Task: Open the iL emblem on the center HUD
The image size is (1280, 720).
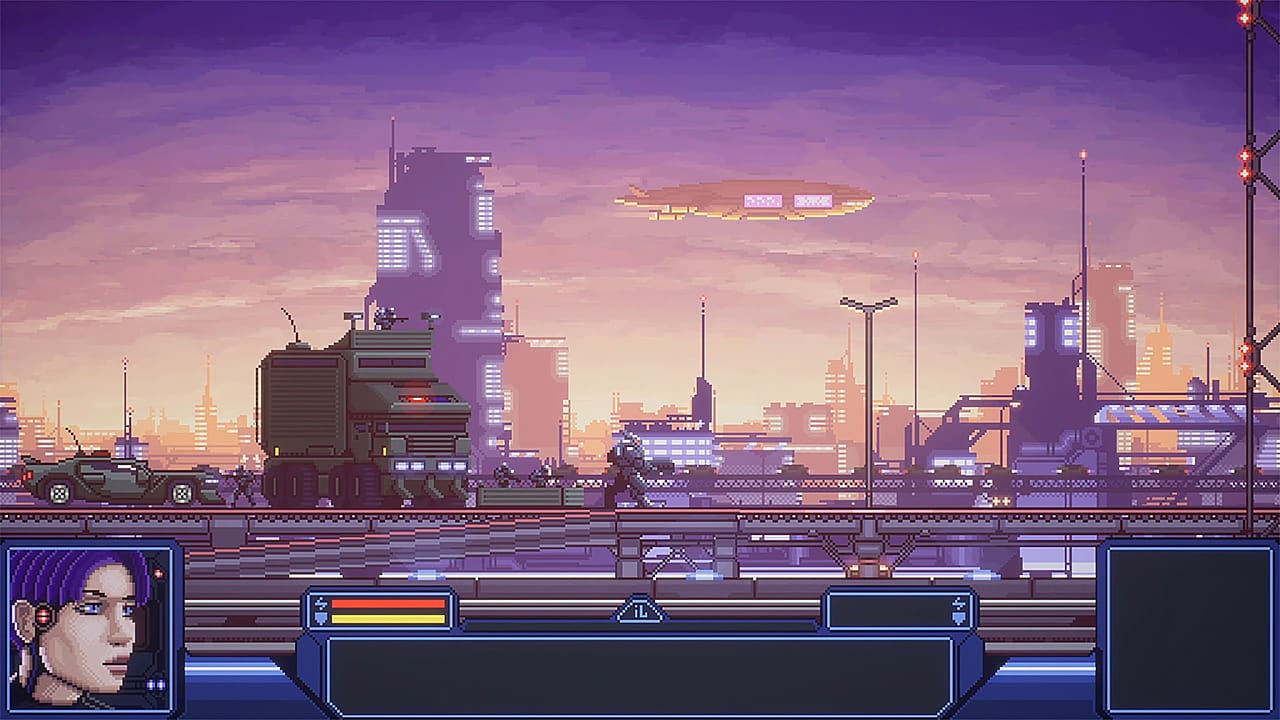Action: pyautogui.click(x=640, y=613)
